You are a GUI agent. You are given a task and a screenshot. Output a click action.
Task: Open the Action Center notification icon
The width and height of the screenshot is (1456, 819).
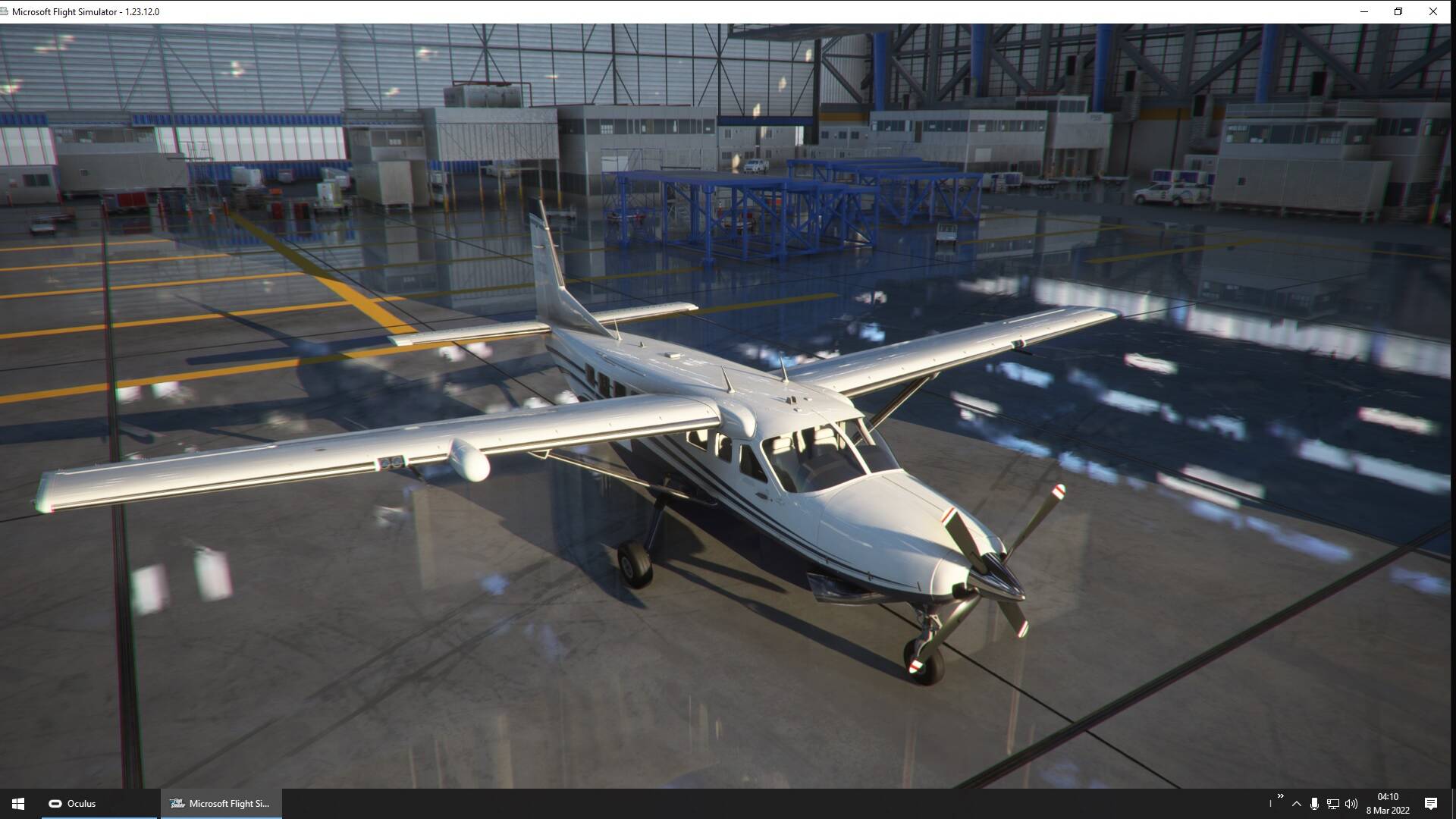tap(1431, 803)
